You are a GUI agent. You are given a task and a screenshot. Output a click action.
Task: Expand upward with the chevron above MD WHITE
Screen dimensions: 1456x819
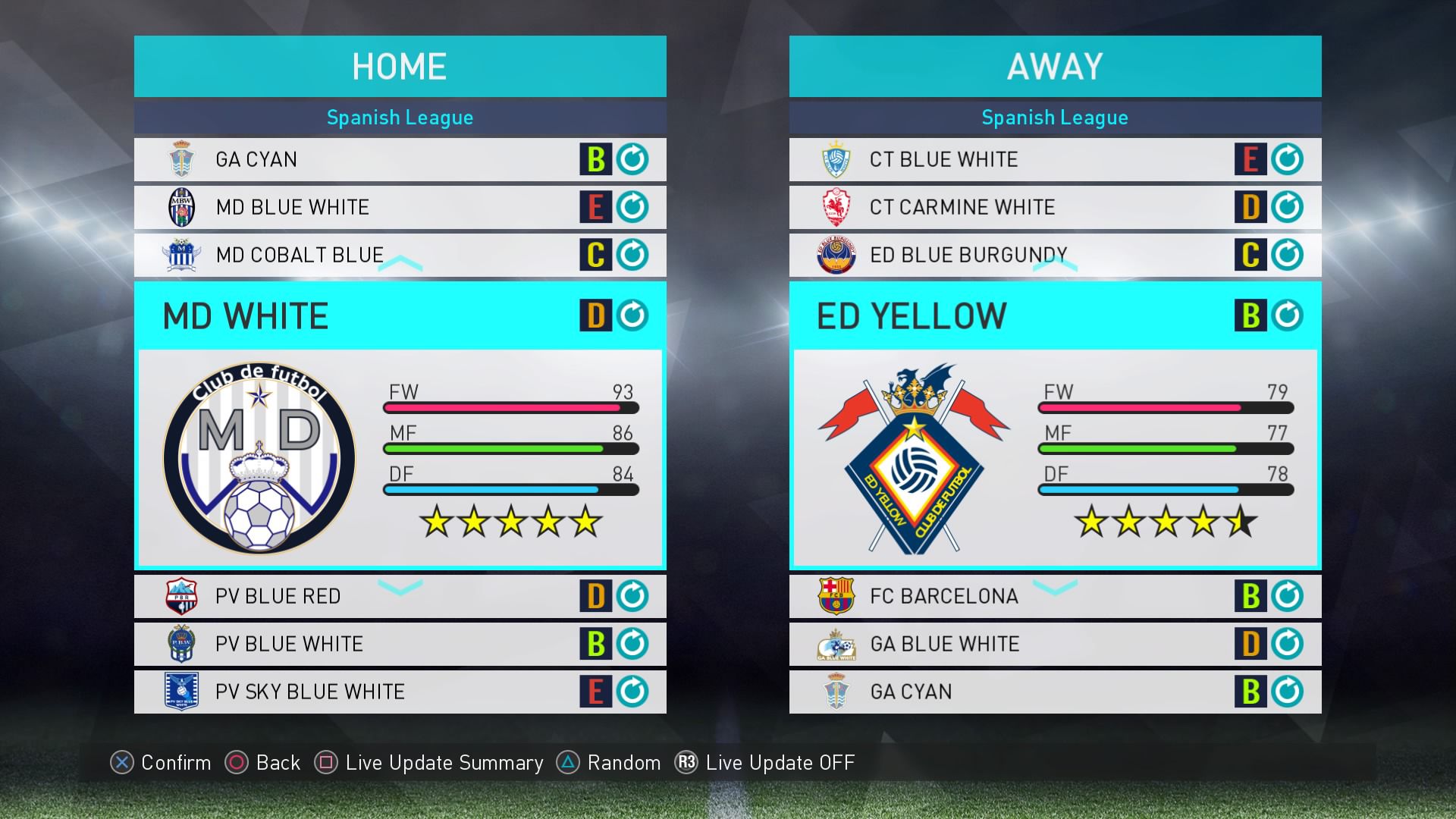tap(400, 263)
